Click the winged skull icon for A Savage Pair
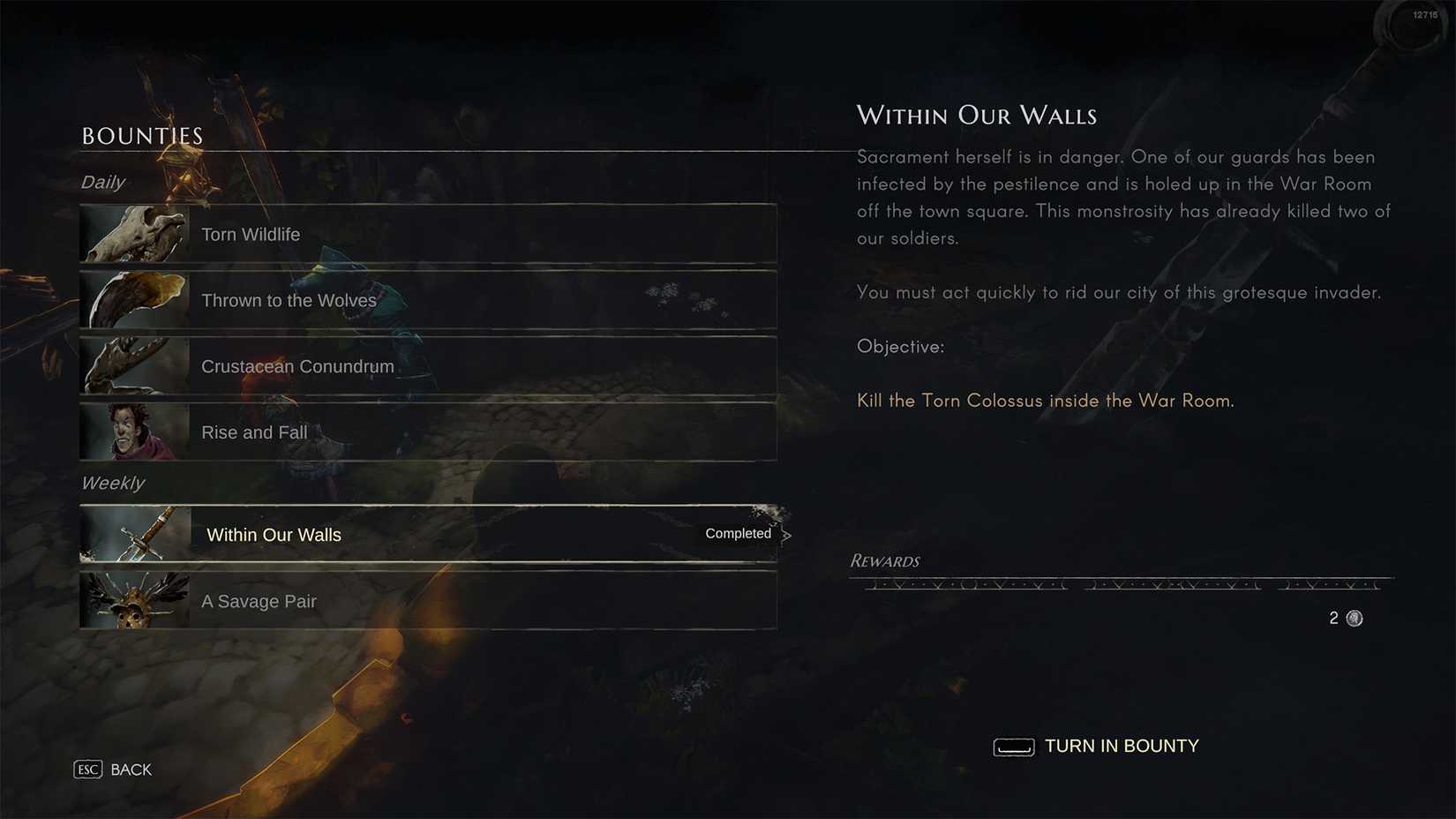This screenshot has height=819, width=1456. [x=134, y=600]
